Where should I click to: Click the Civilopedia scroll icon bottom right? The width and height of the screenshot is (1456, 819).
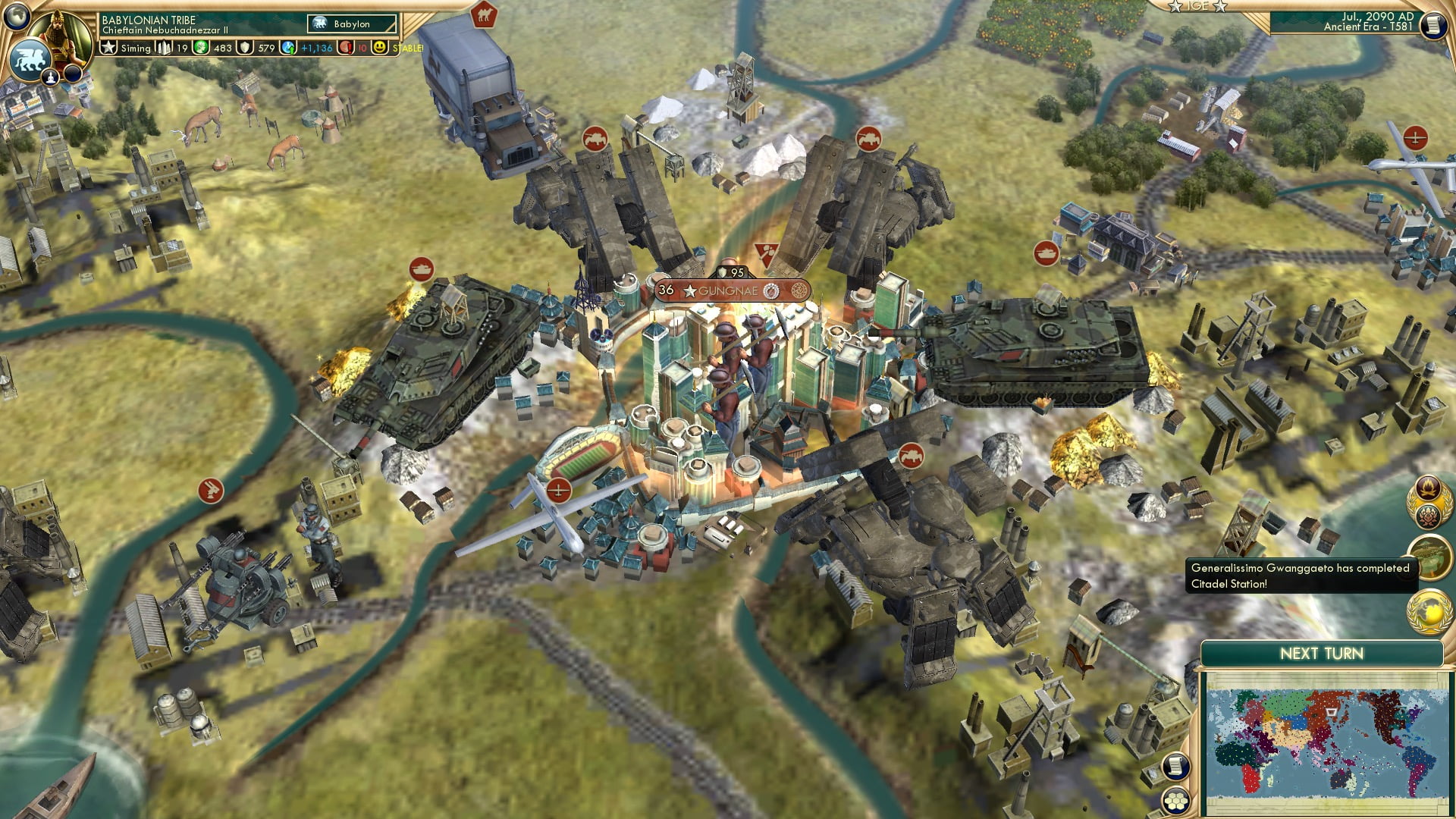1175,767
